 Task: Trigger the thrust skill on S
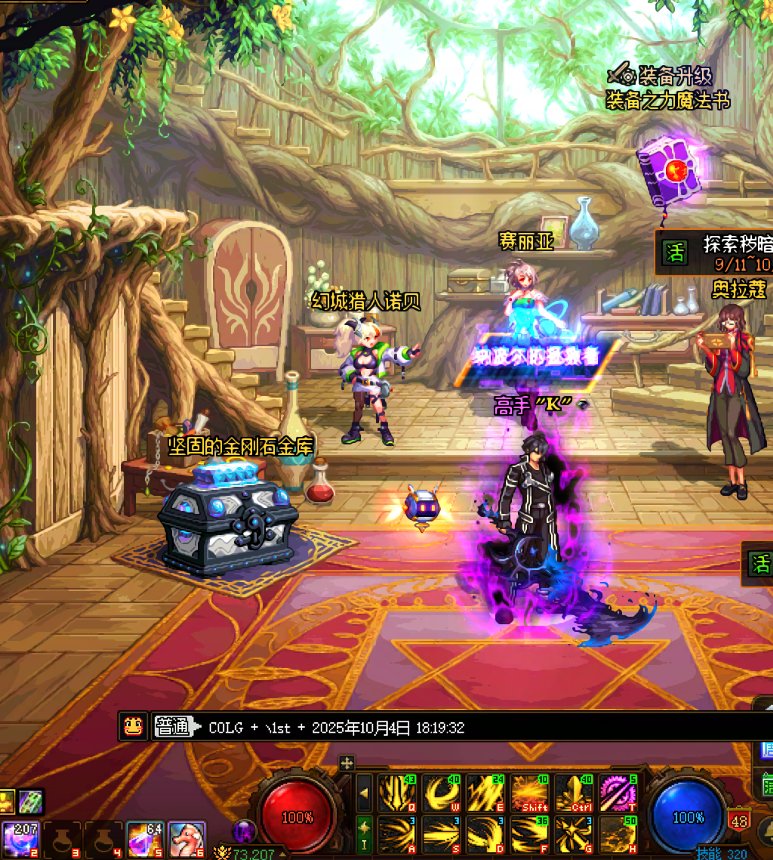click(x=441, y=834)
